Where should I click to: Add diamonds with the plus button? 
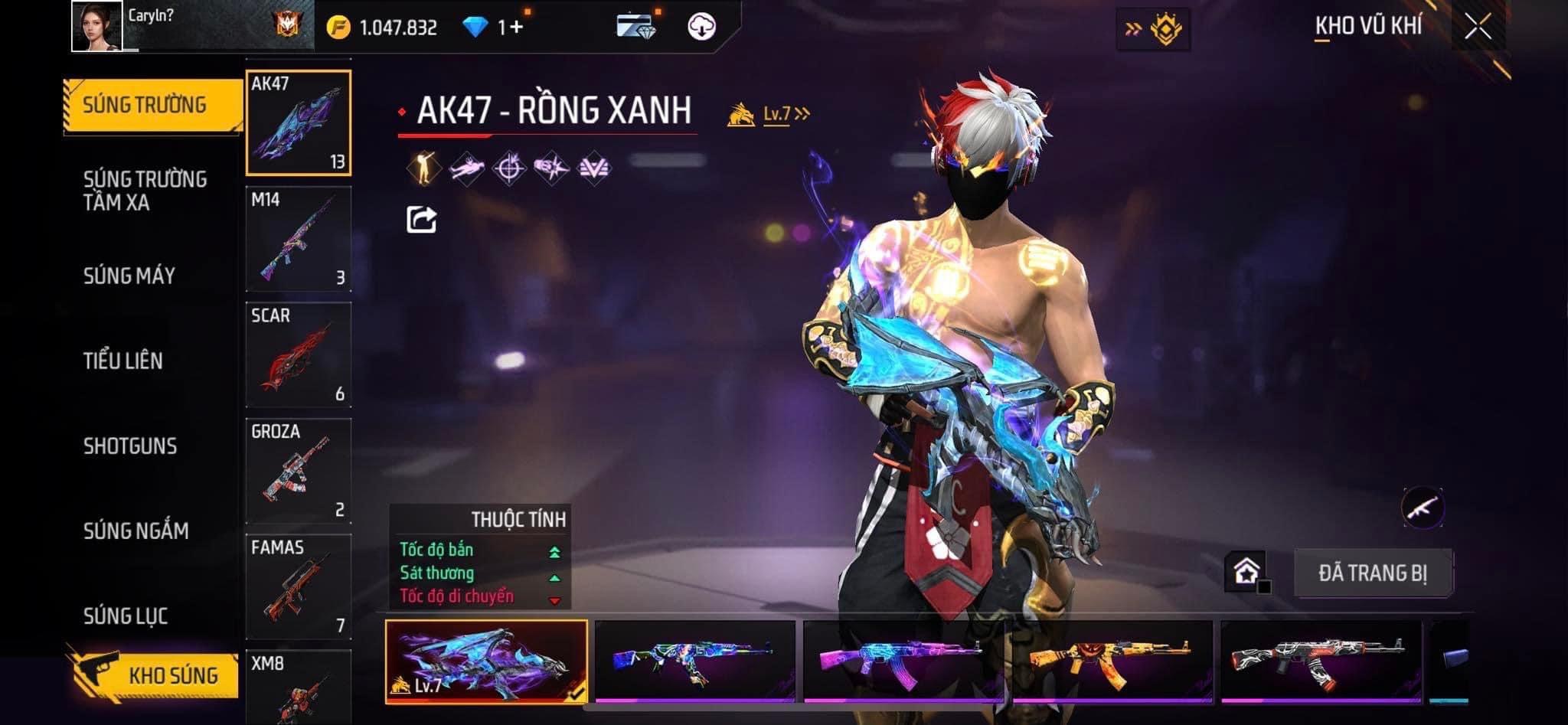[x=516, y=28]
